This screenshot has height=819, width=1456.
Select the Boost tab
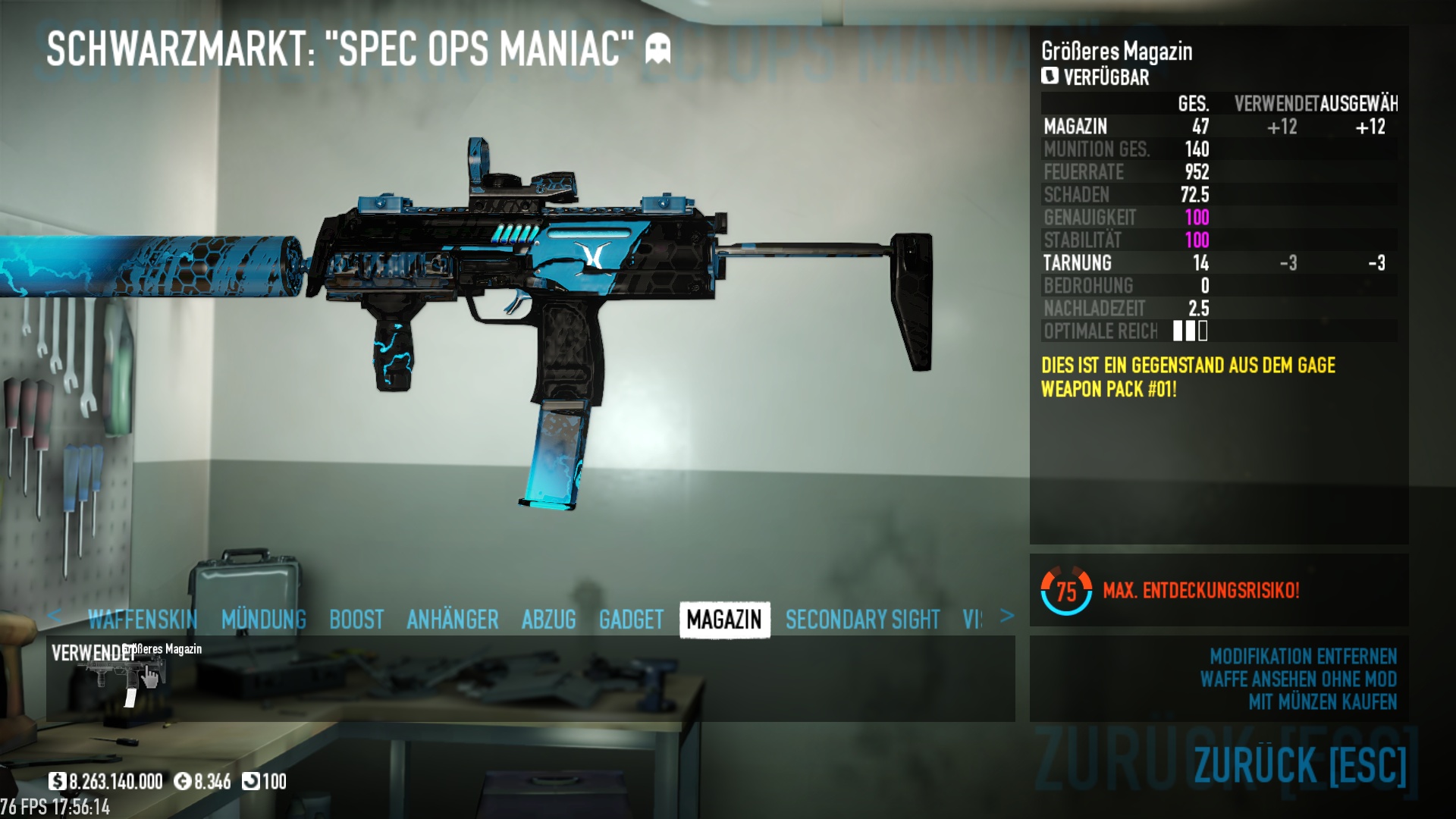point(356,620)
